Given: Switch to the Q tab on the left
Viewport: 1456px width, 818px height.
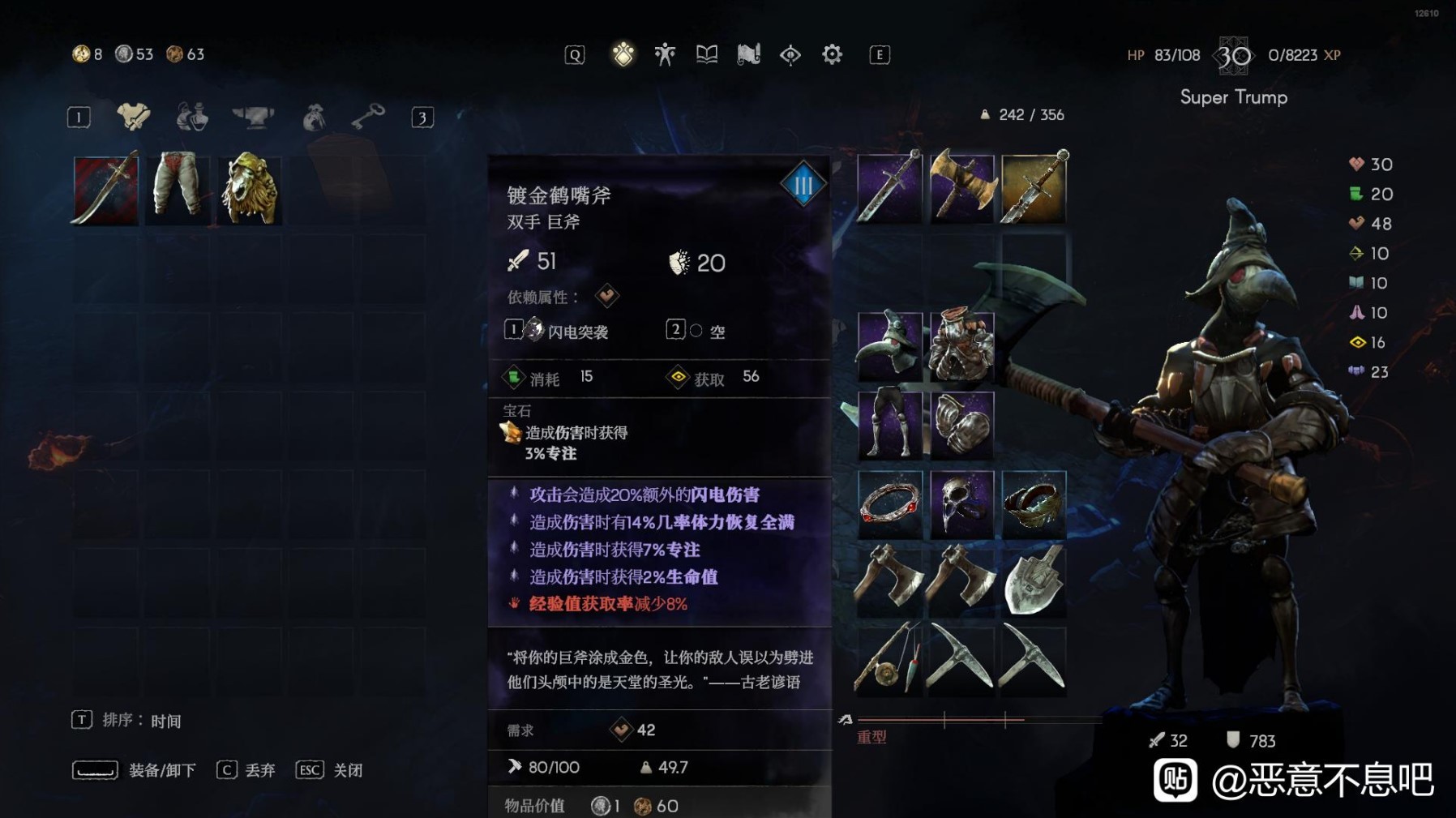Looking at the screenshot, I should pyautogui.click(x=575, y=54).
